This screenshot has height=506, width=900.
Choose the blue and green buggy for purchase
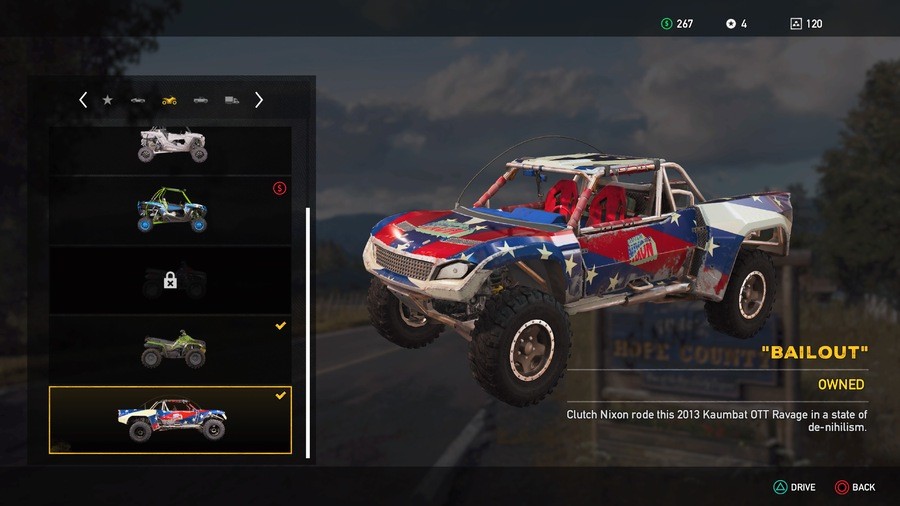pos(171,210)
